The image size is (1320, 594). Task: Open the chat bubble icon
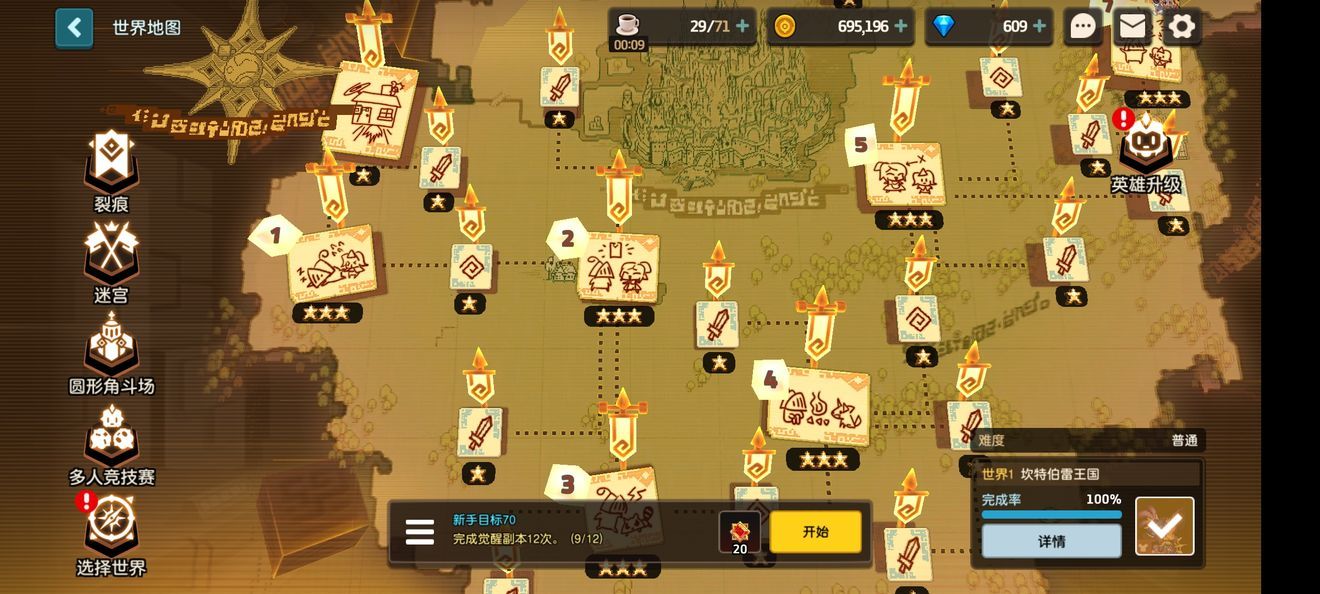point(1083,27)
